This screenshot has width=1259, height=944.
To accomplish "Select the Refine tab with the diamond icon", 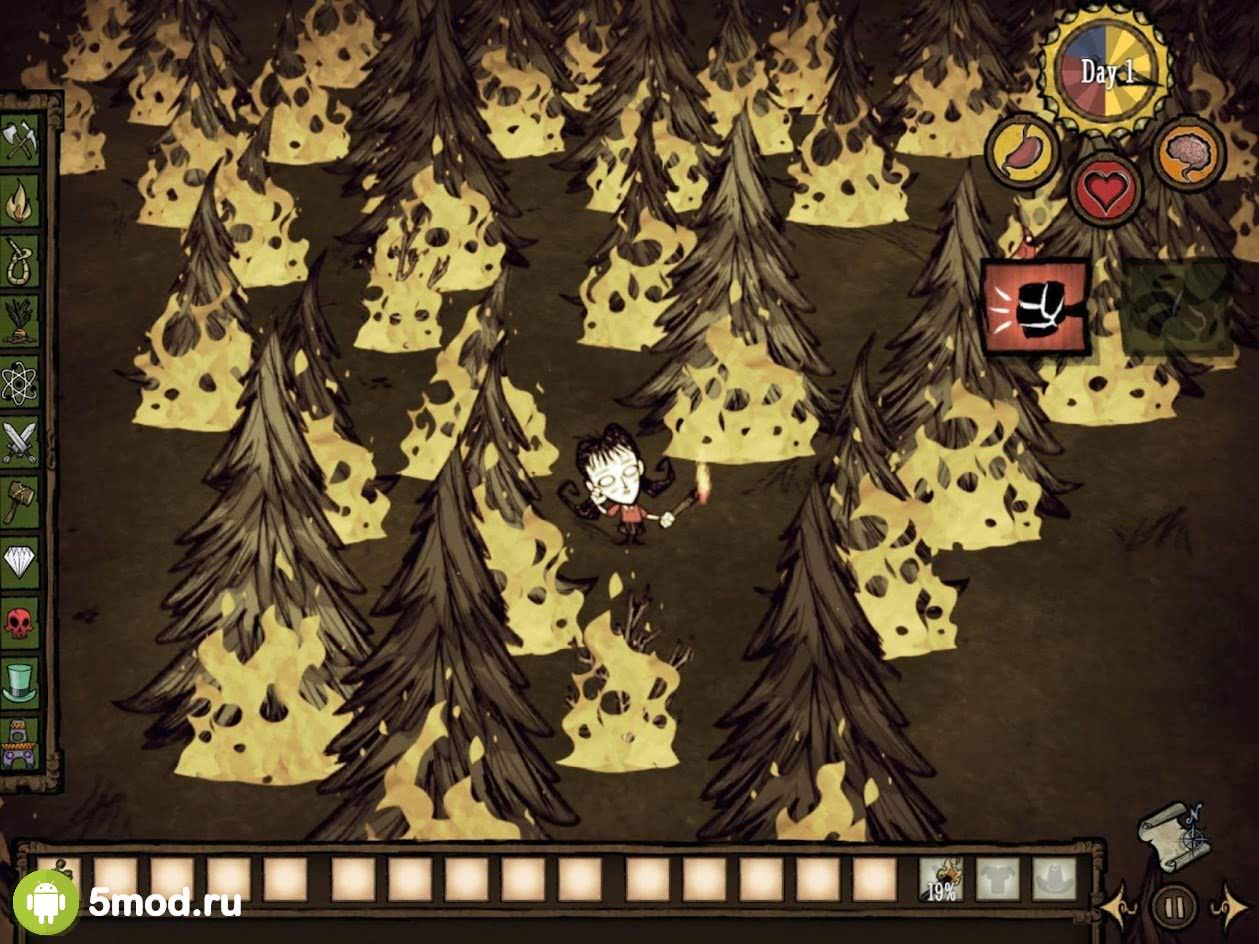I will click(x=21, y=562).
